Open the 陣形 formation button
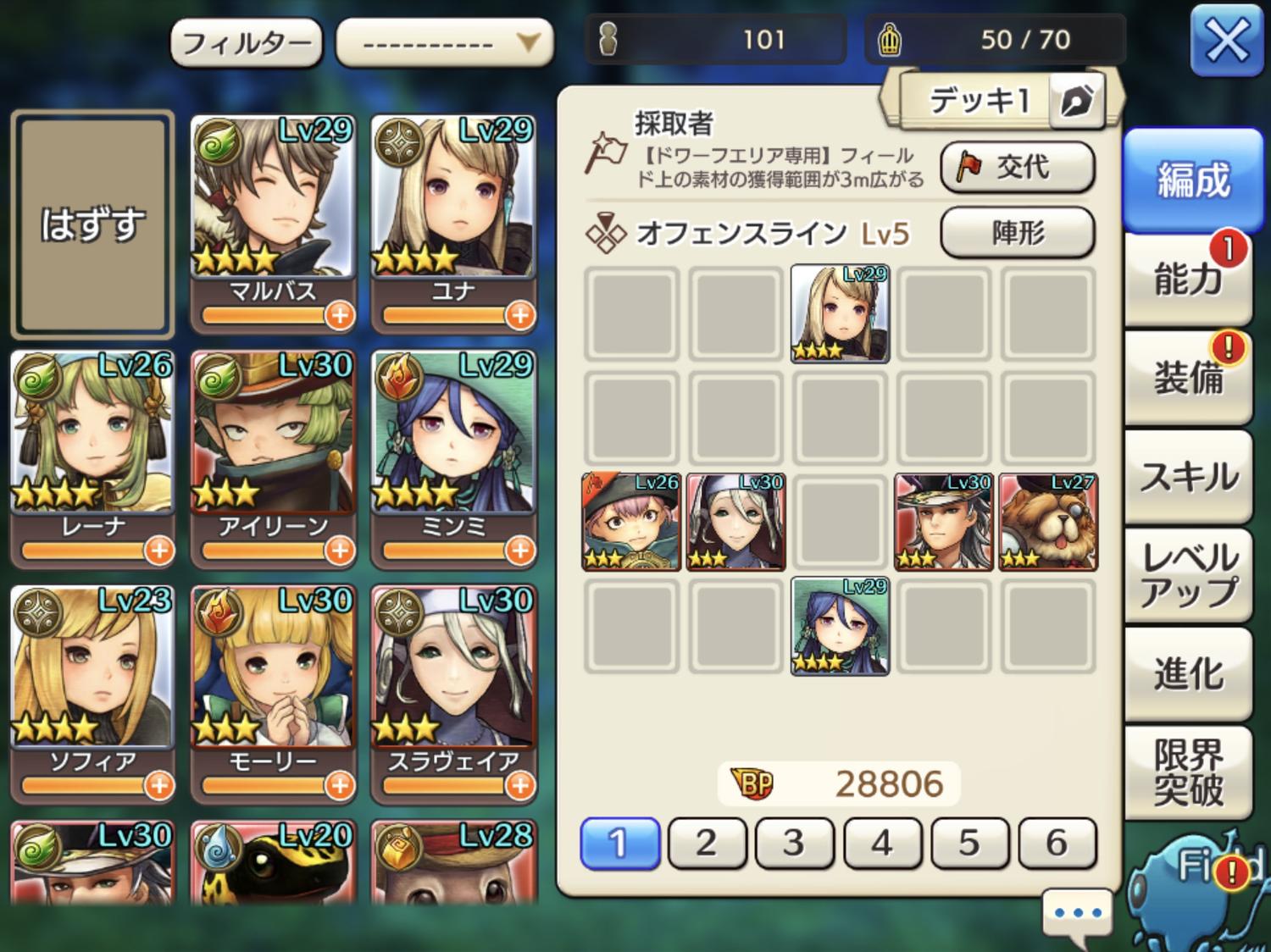 point(1017,232)
